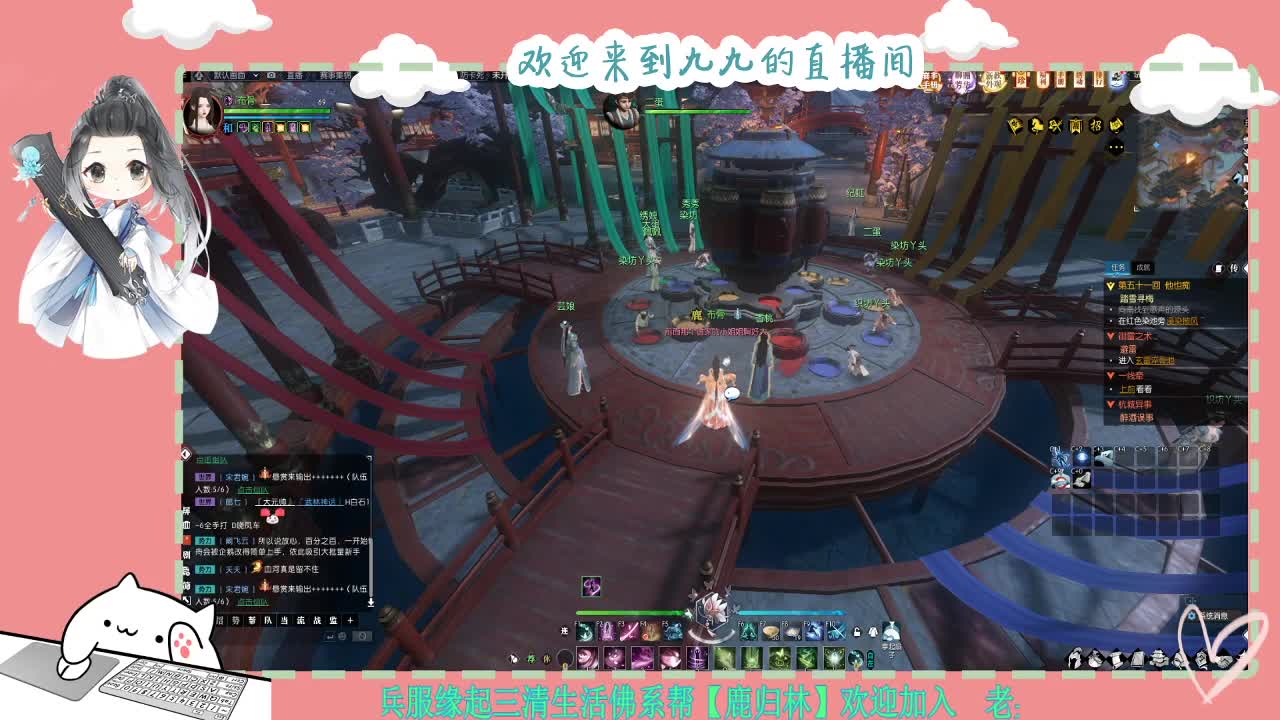The width and height of the screenshot is (1280, 720).
Task: Select the 任务 quest tab
Action: pos(1118,268)
